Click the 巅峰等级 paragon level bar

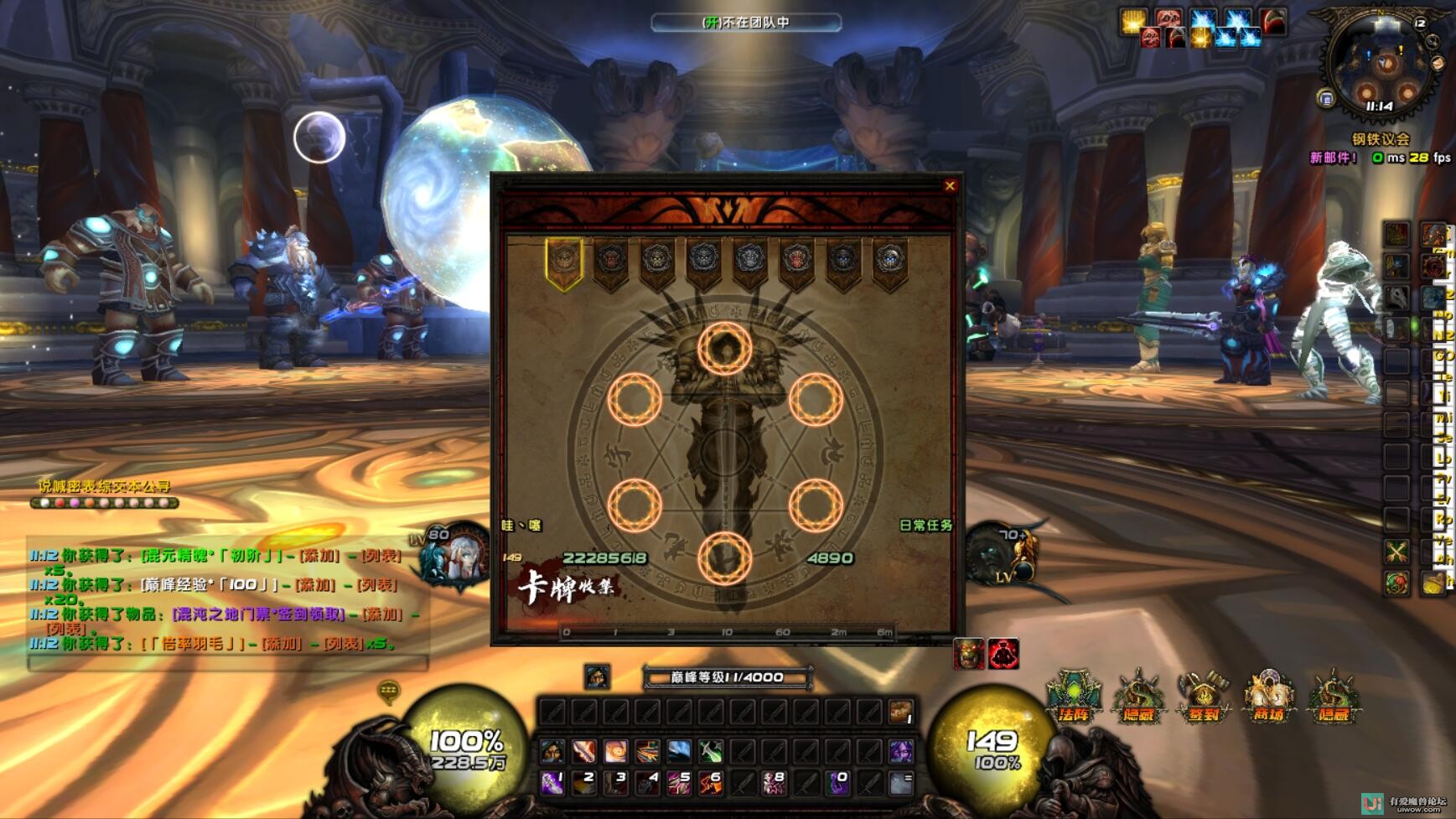(727, 677)
